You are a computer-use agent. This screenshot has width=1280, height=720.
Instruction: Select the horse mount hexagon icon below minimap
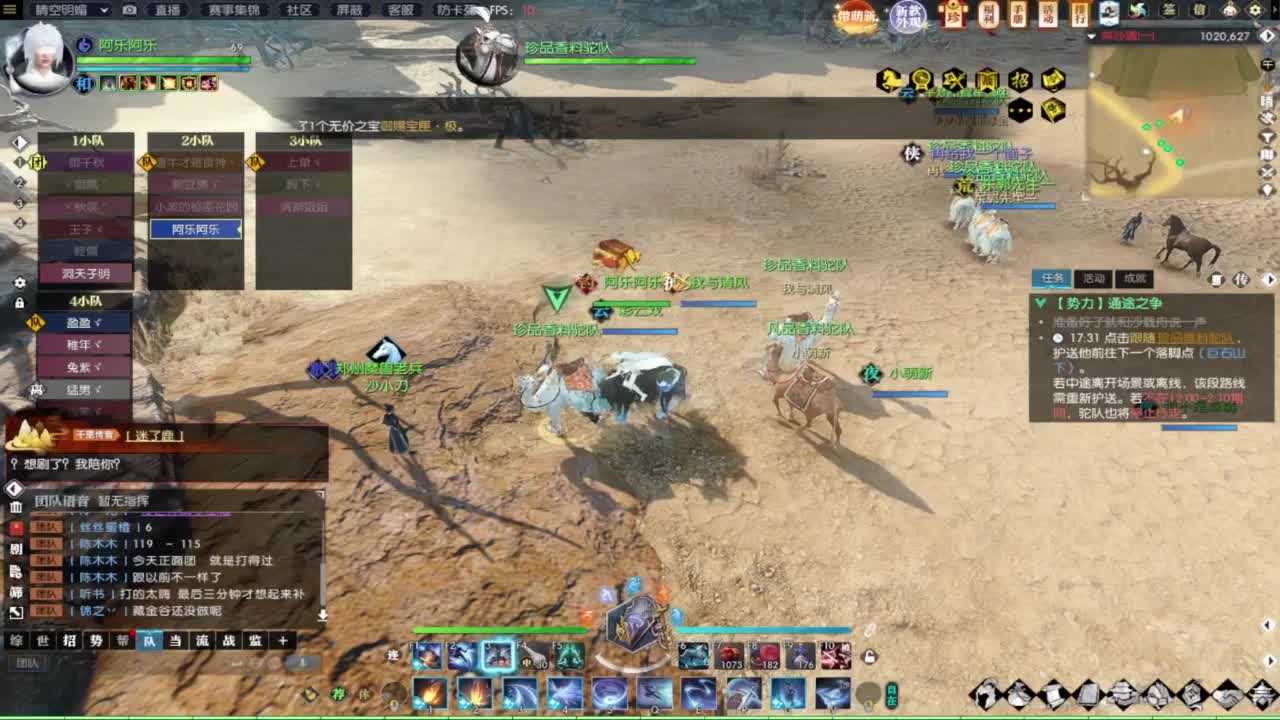coord(889,79)
